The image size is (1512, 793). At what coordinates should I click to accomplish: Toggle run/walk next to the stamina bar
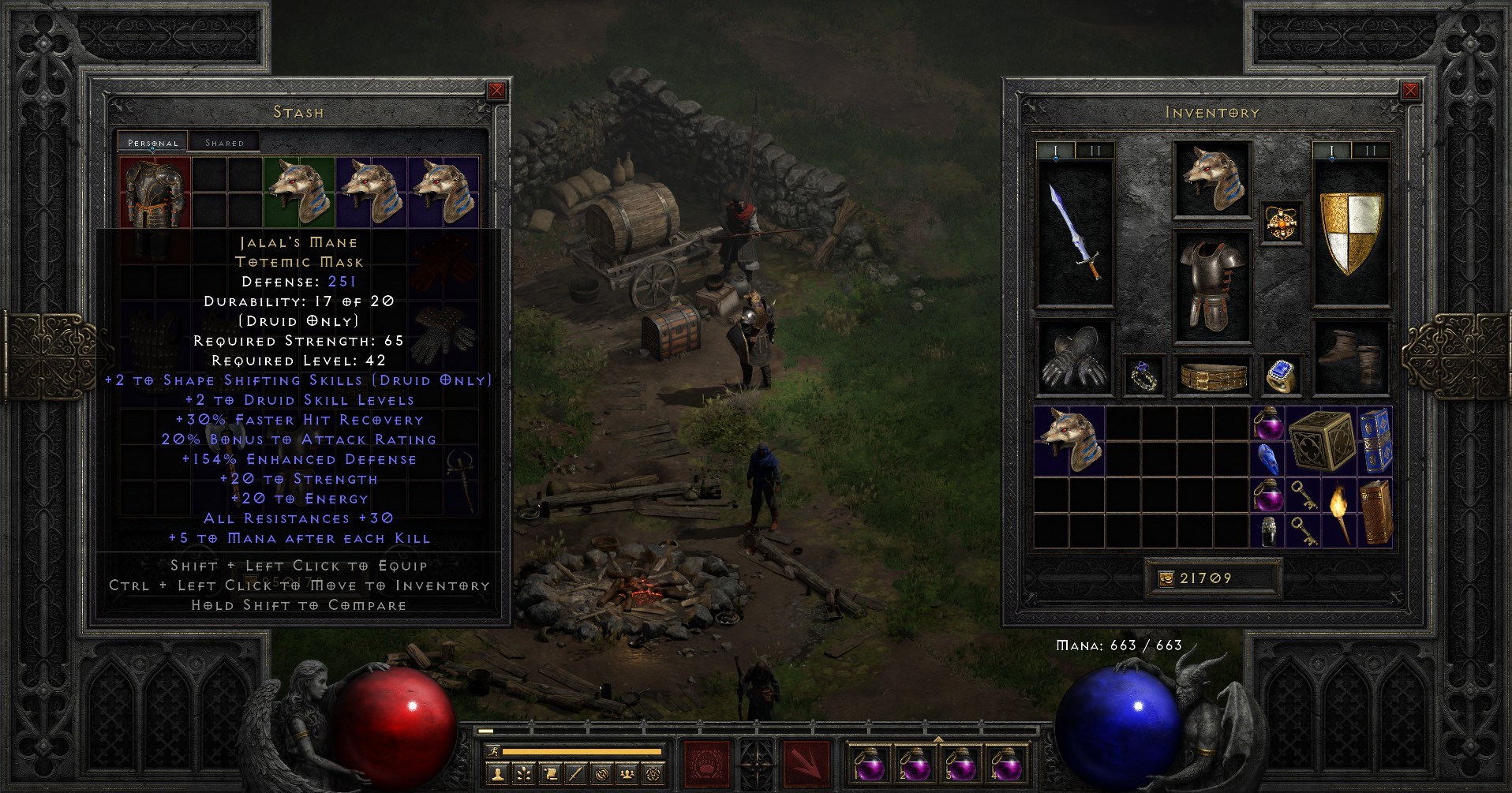tap(494, 751)
